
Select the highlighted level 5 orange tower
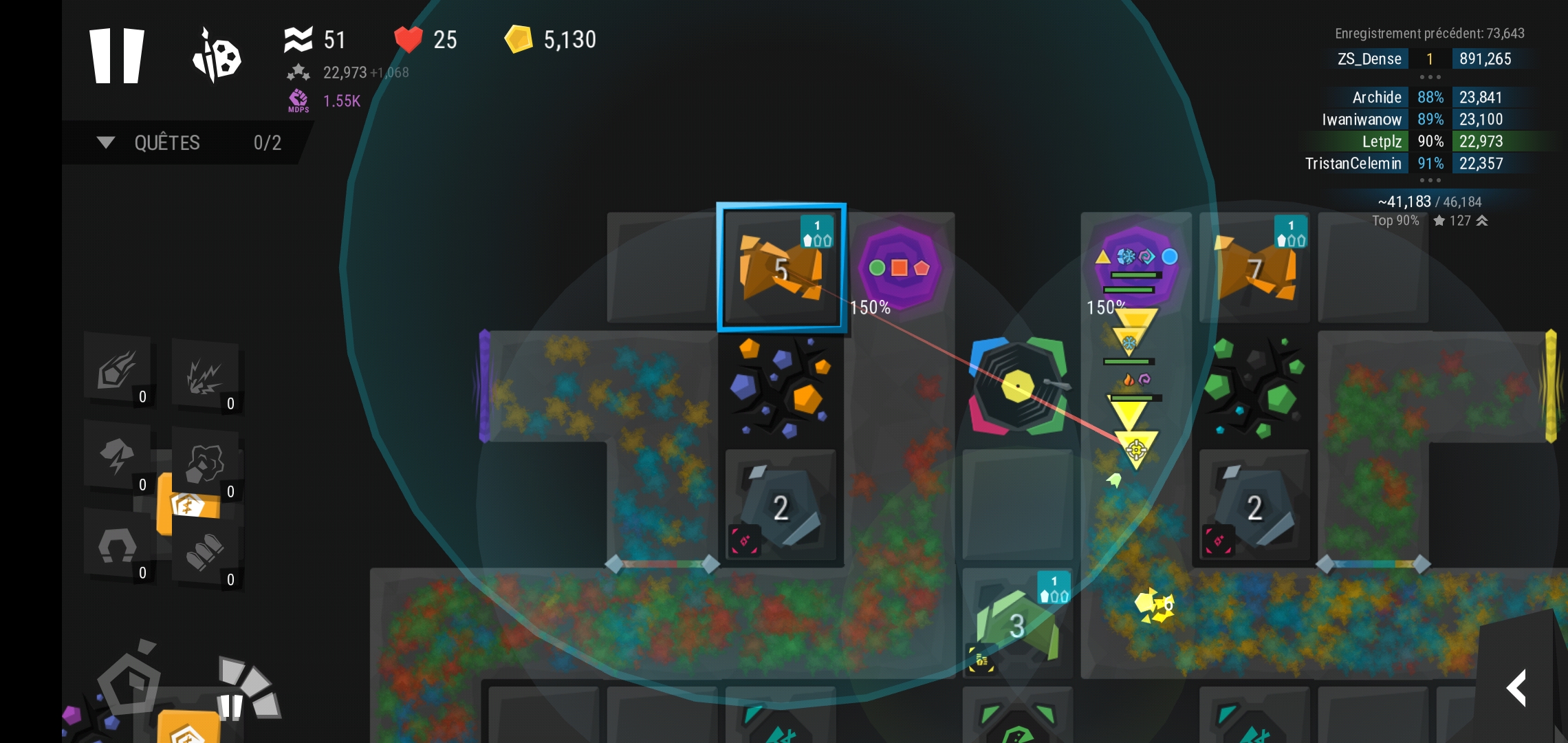point(781,268)
